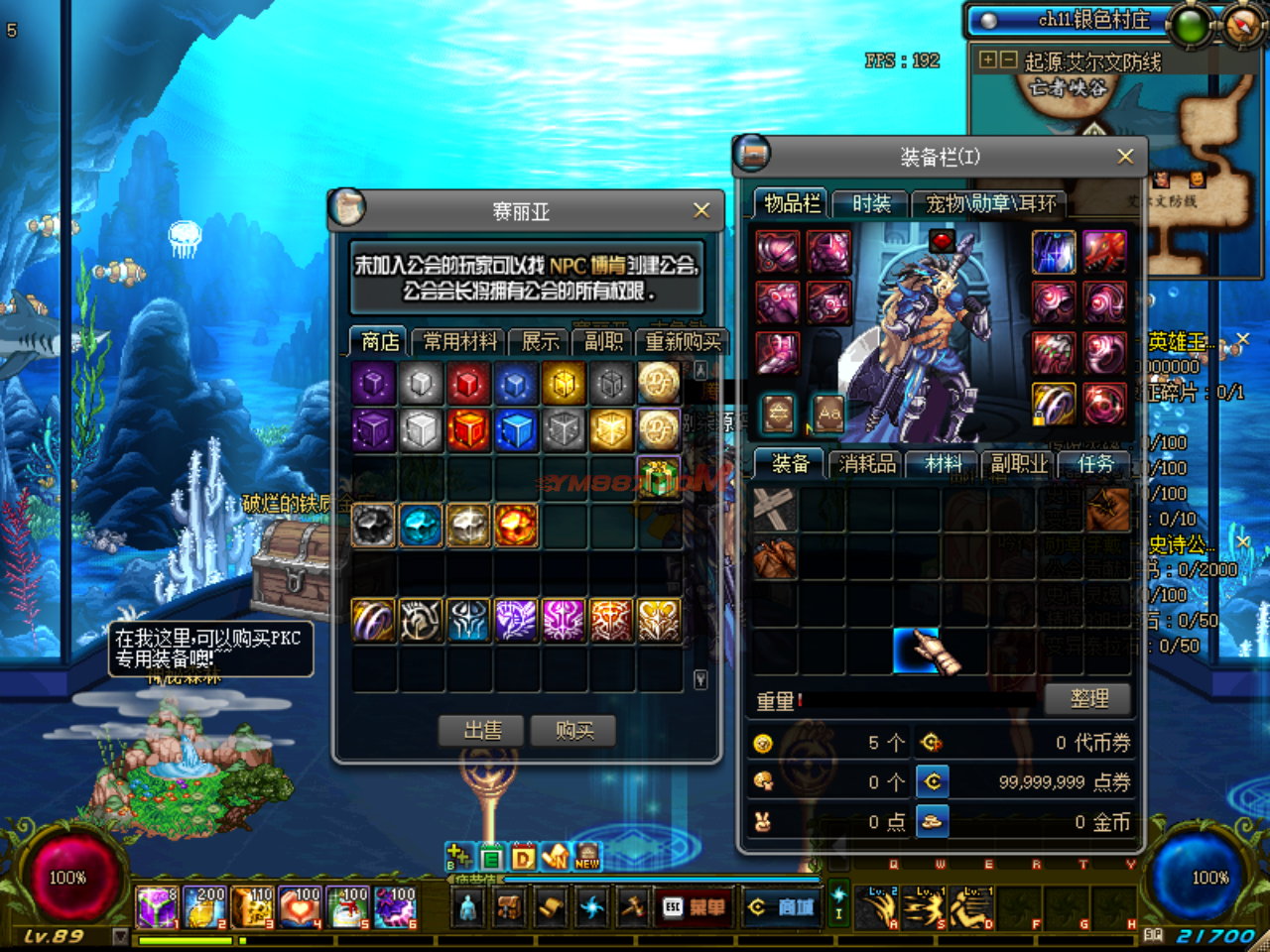Close the 装备栏 inventory window
1270x952 pixels.
1125,157
